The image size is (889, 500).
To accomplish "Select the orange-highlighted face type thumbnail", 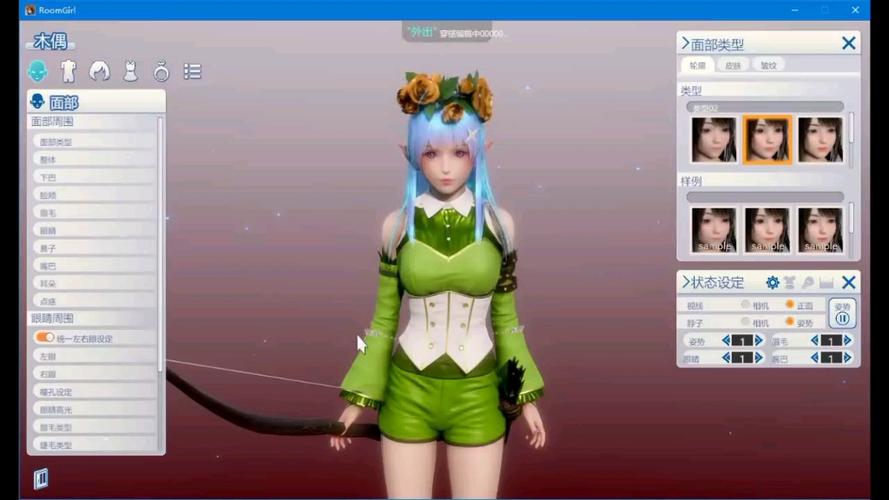I will pos(767,139).
